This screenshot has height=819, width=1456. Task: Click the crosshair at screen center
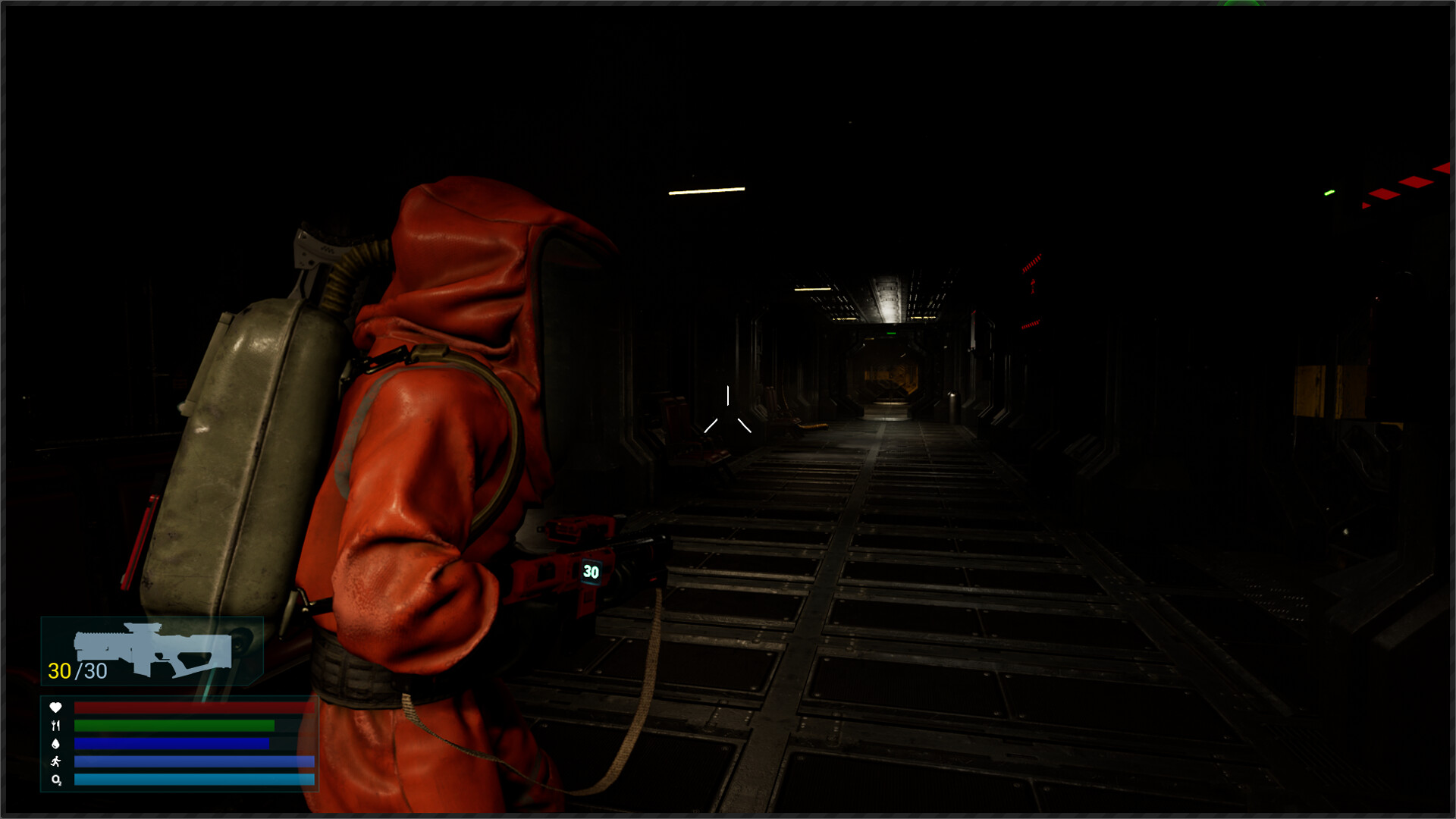click(728, 412)
